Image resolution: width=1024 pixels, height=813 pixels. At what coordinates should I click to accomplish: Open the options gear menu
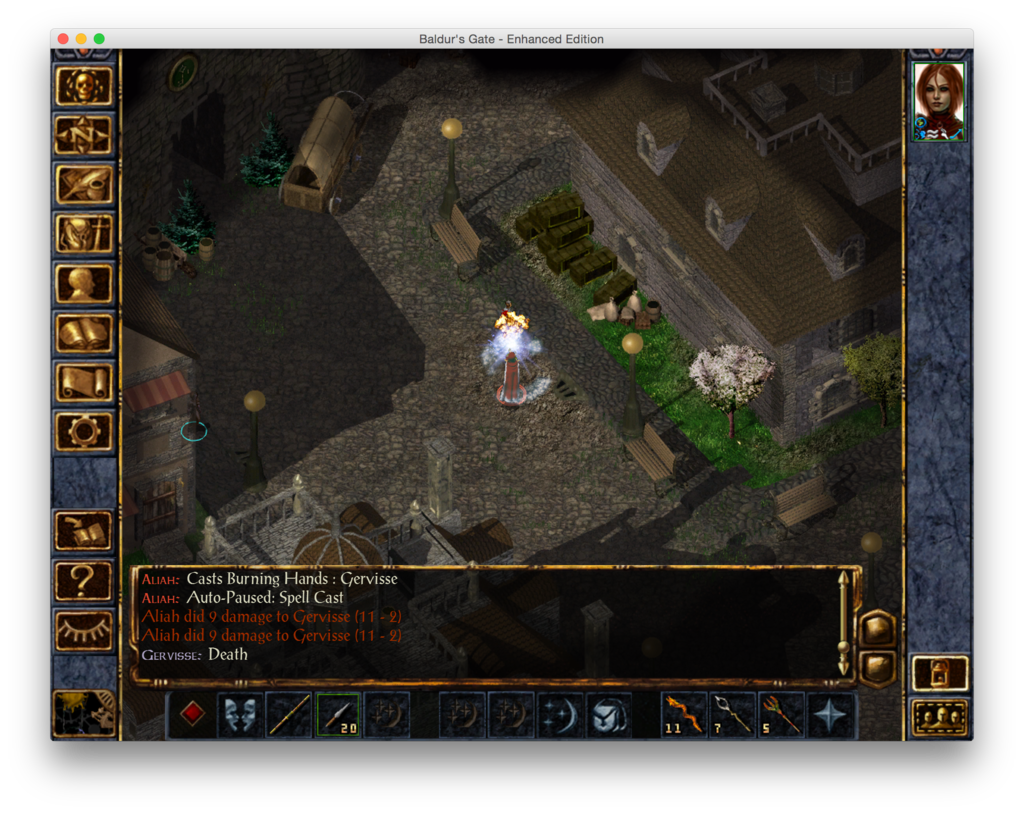[x=84, y=431]
